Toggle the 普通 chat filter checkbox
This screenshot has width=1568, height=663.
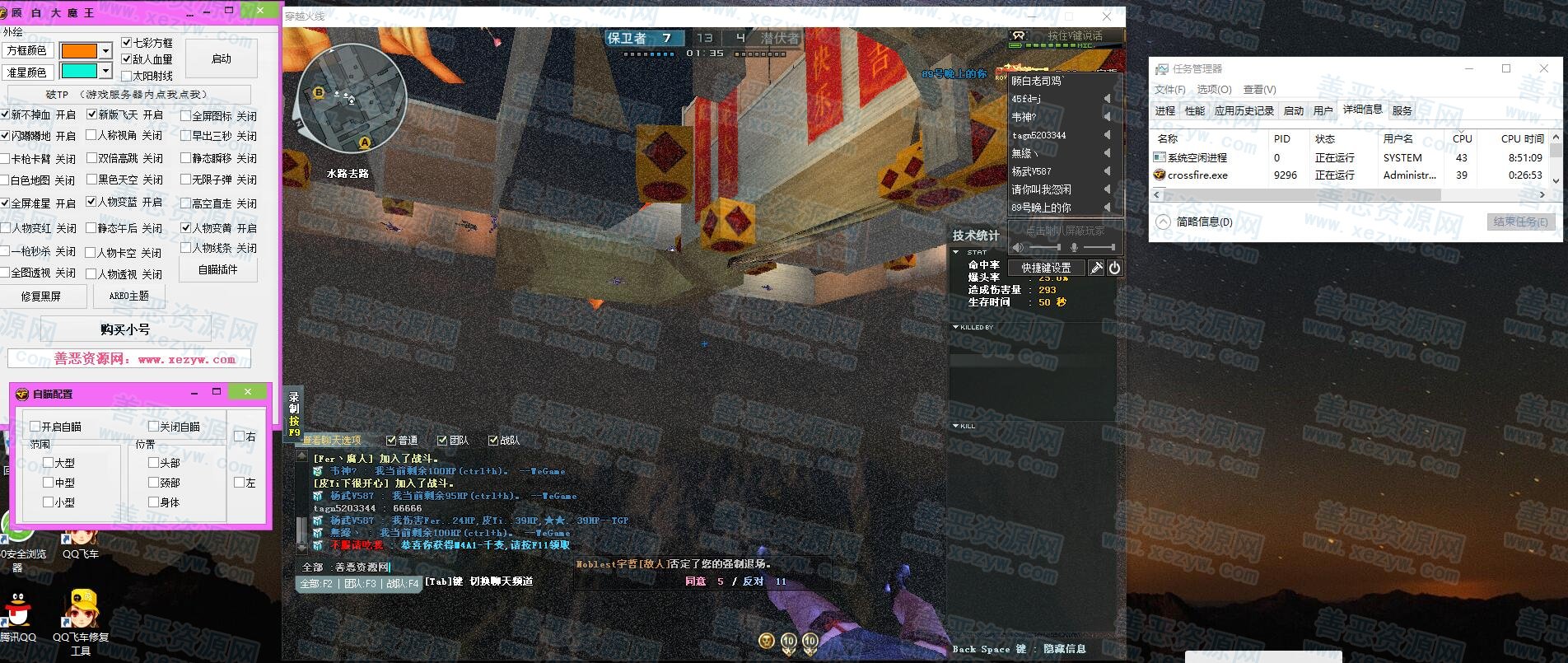391,441
